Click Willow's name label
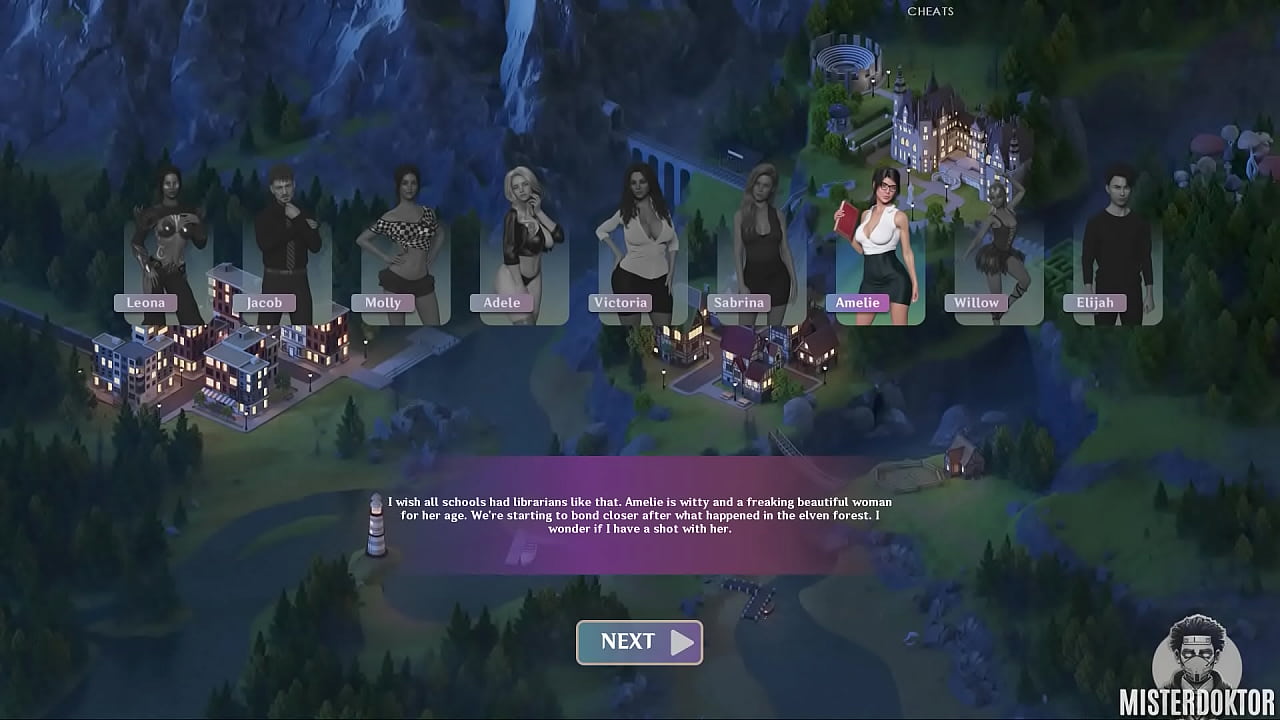1280x720 pixels. pyautogui.click(x=975, y=302)
